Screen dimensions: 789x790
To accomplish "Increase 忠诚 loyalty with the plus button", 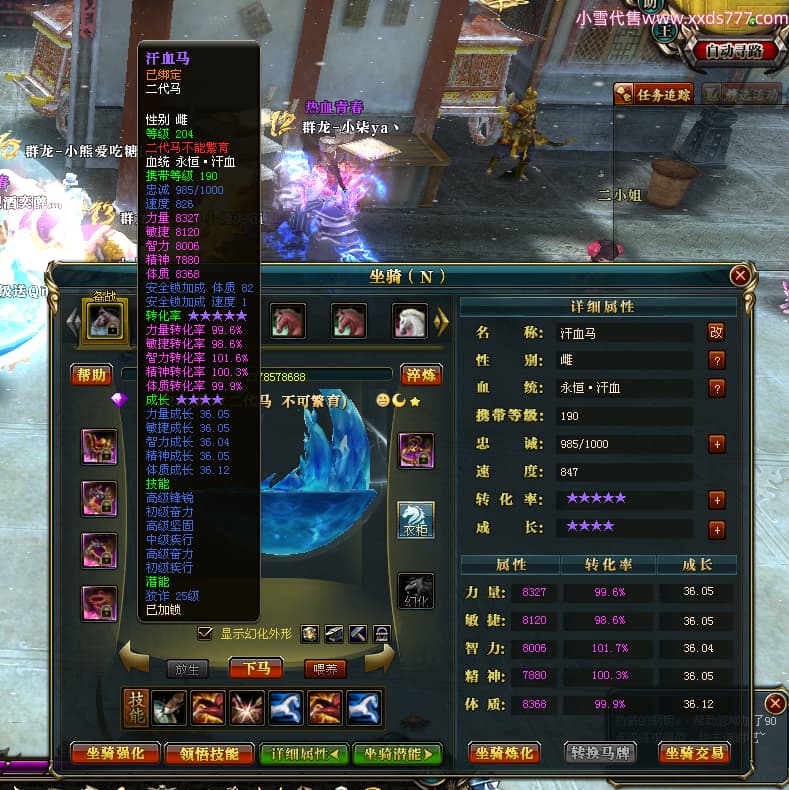I will (x=716, y=443).
